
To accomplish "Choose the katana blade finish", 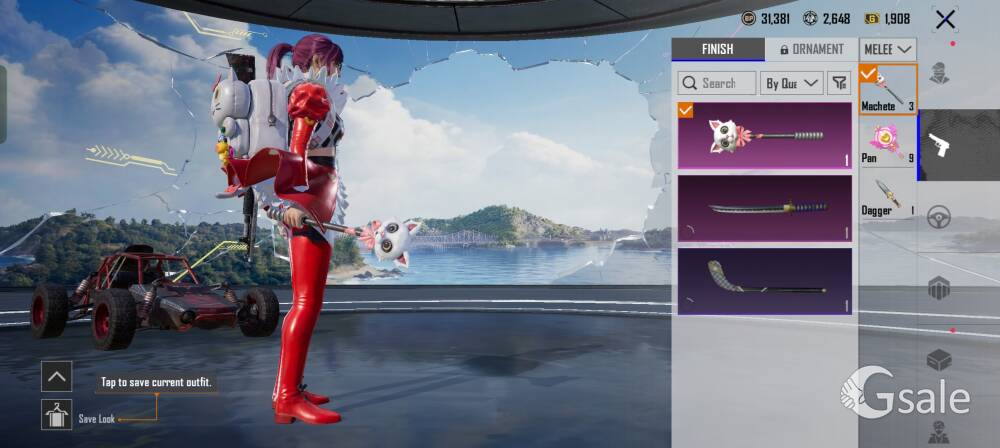I will pos(765,208).
